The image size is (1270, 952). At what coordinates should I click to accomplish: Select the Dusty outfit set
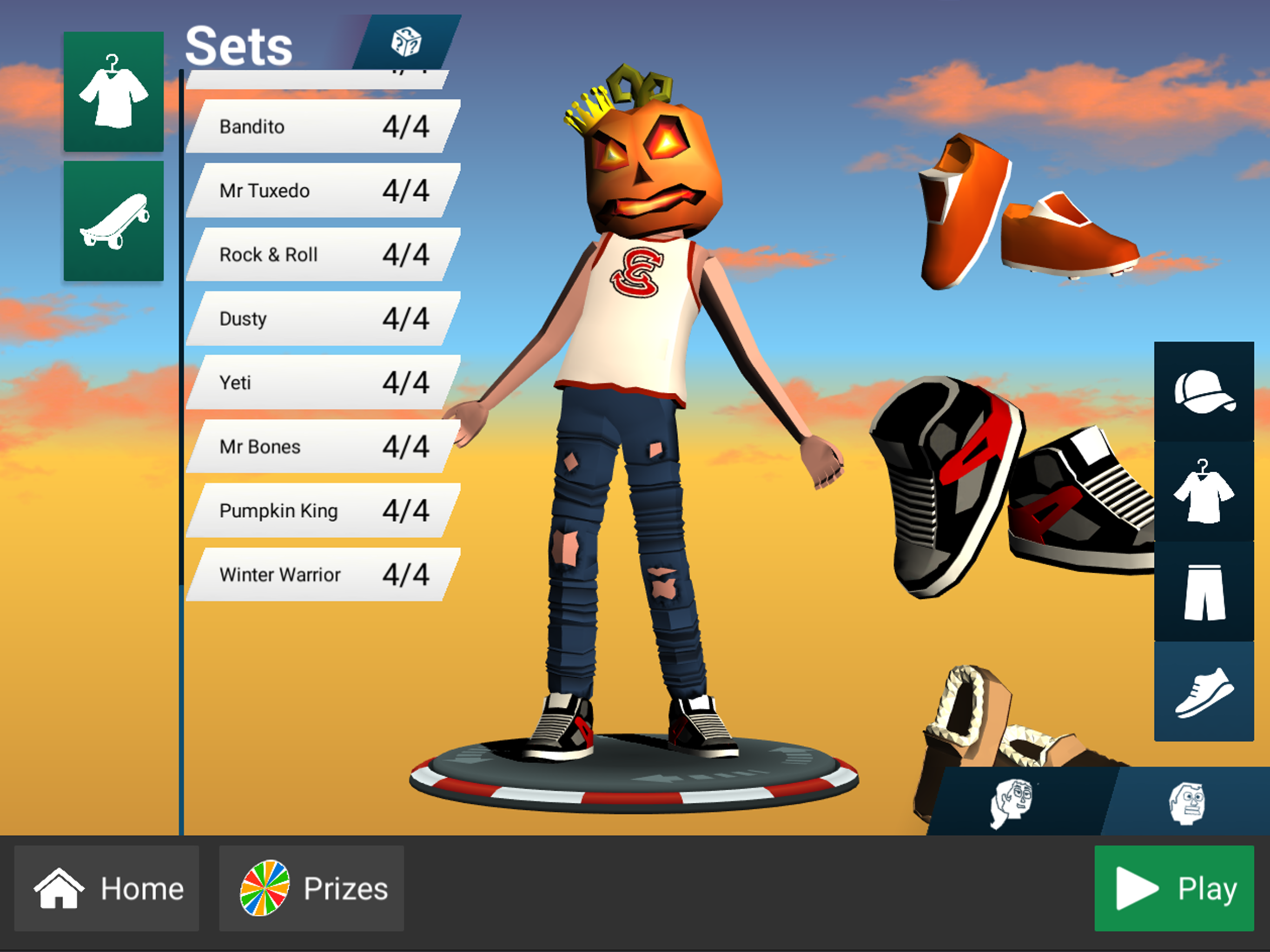point(323,319)
